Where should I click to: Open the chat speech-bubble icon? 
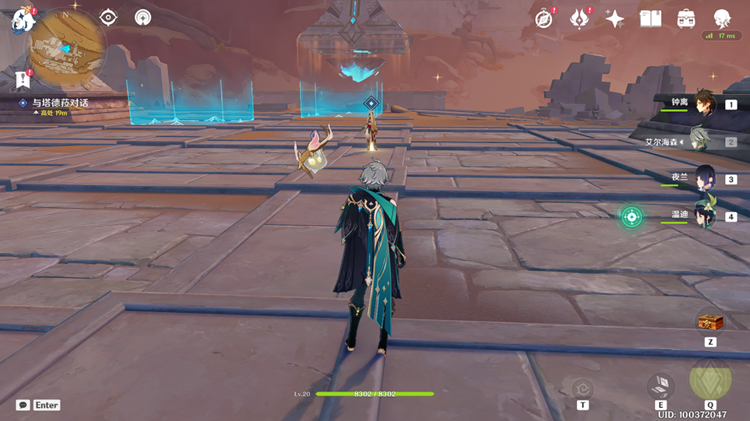click(23, 405)
